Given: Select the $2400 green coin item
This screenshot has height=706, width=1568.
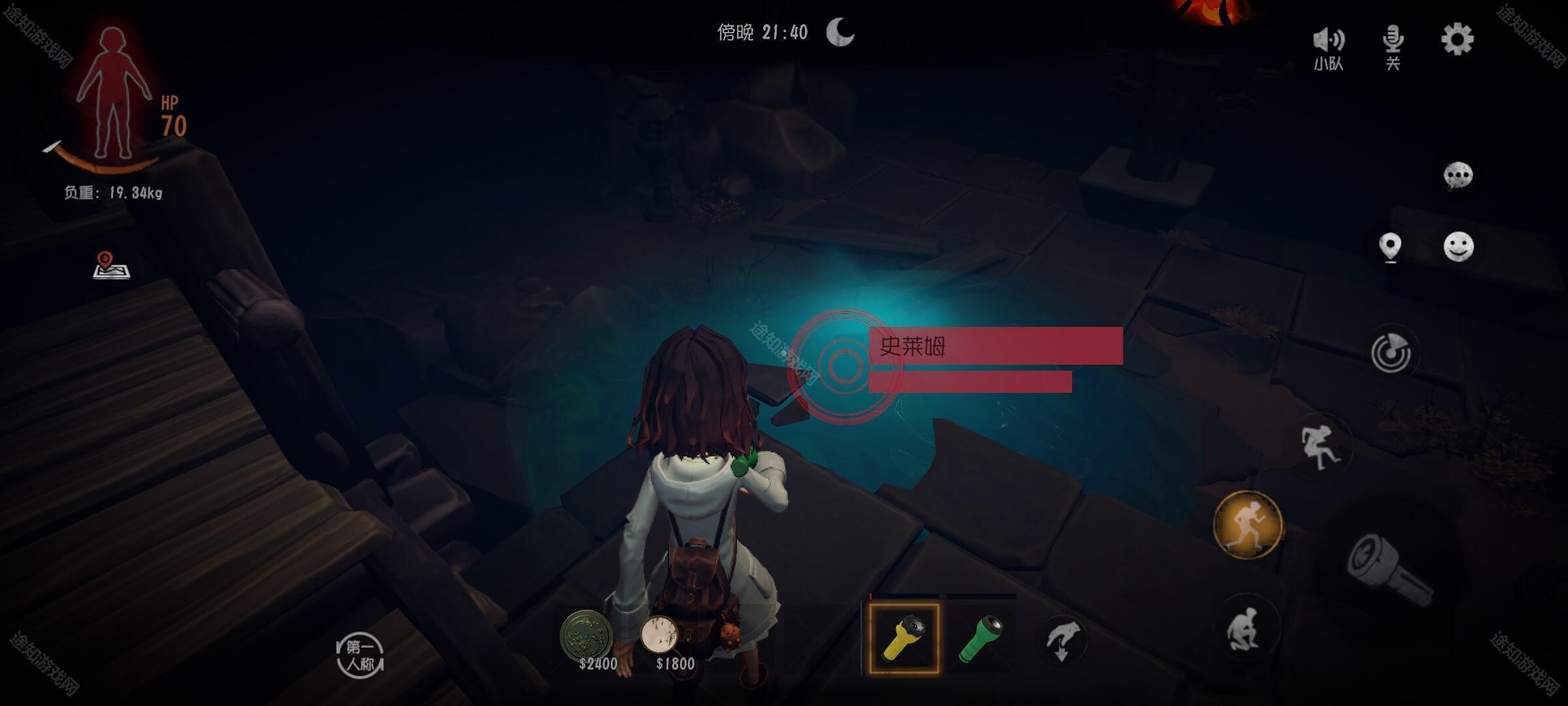Looking at the screenshot, I should point(587,635).
